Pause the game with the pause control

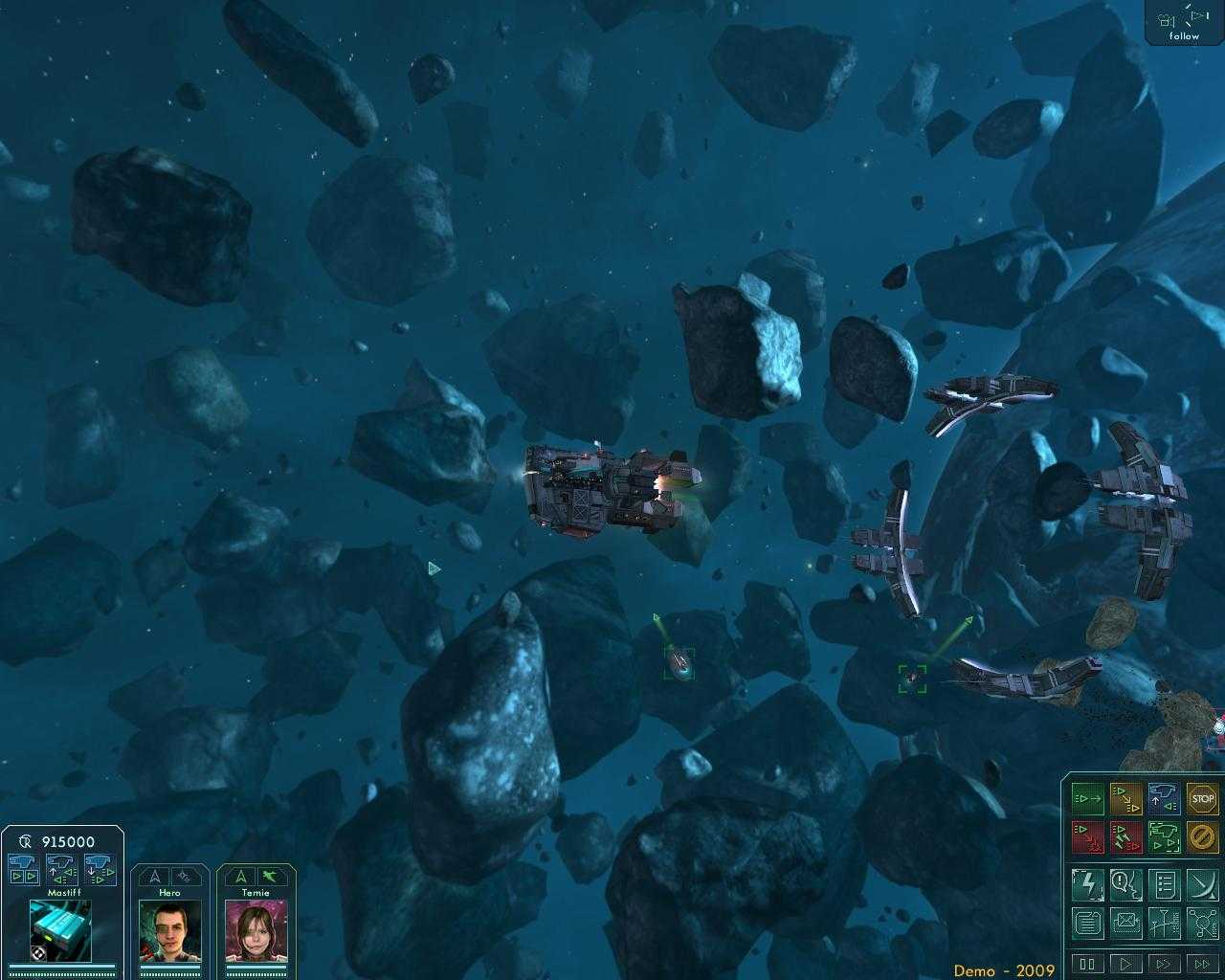point(1088,965)
